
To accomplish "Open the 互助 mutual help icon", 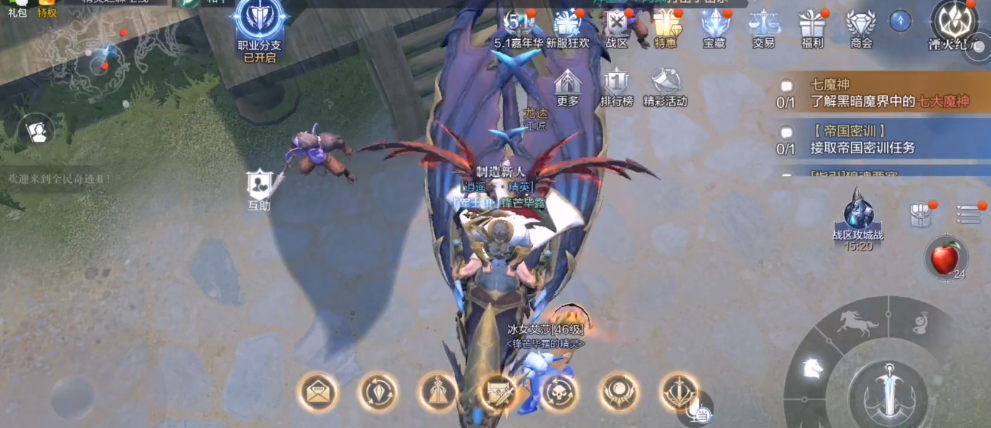I will pyautogui.click(x=259, y=187).
